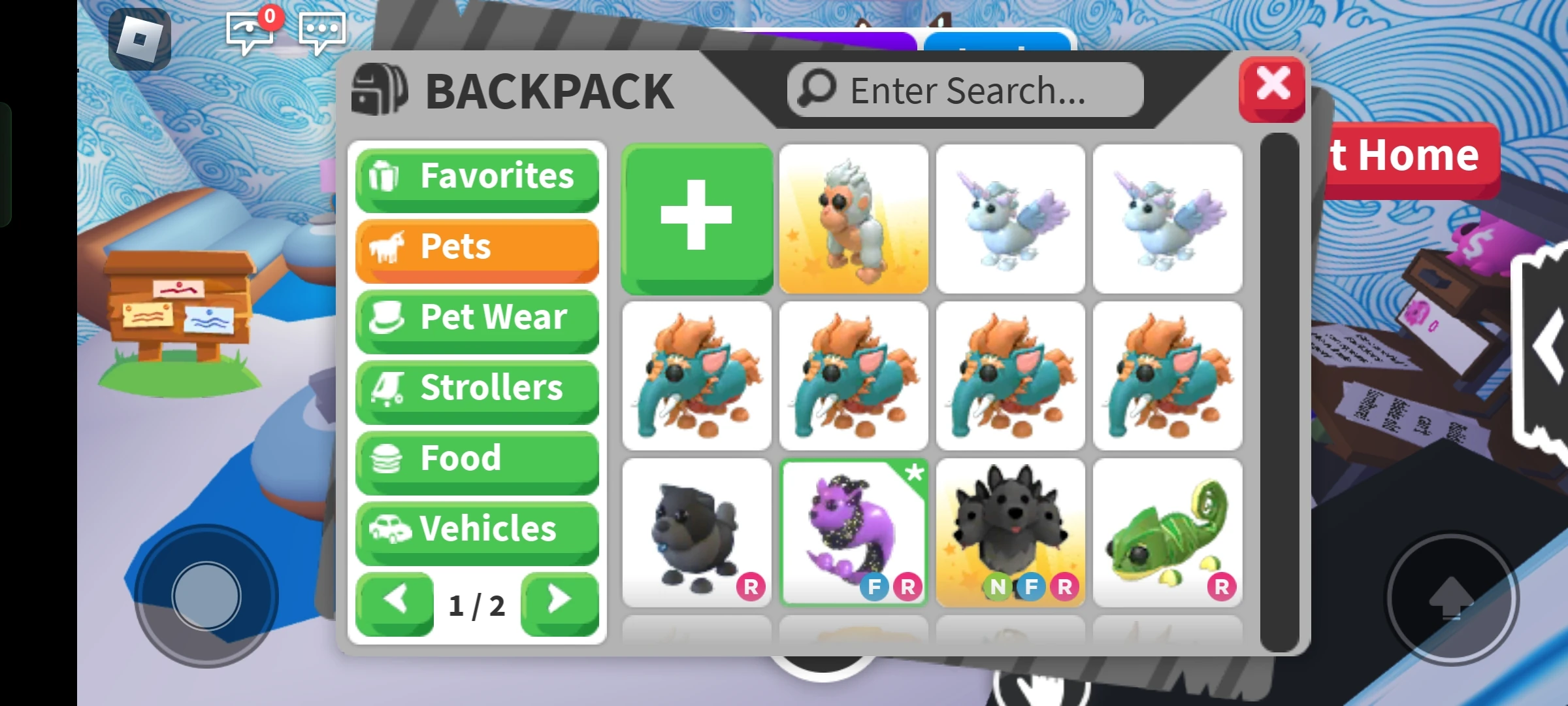Click the Enter Search field
The width and height of the screenshot is (1568, 706).
tap(964, 90)
